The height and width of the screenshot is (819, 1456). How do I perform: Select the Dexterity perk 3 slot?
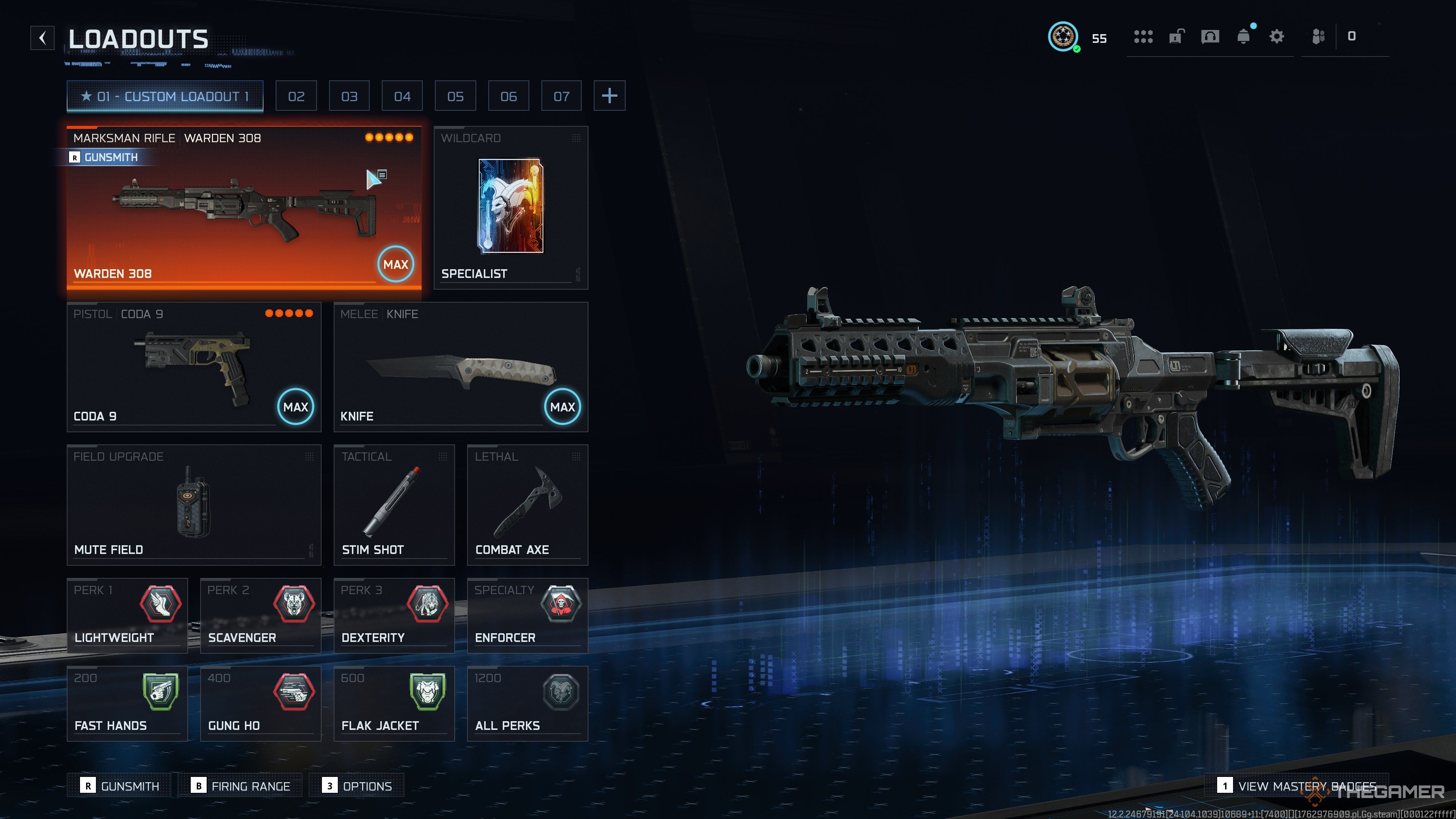point(394,615)
